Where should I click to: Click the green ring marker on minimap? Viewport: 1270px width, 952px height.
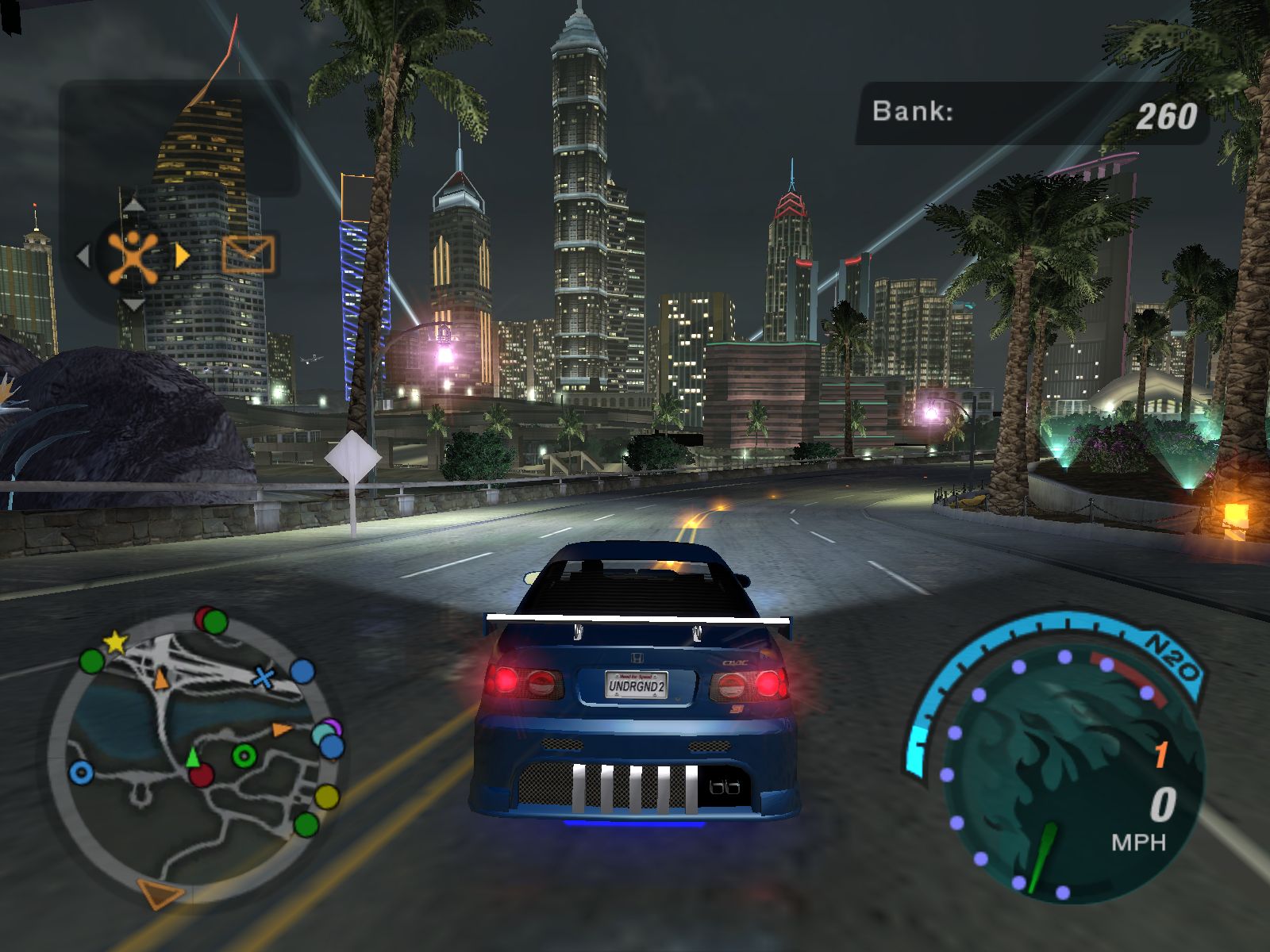coord(244,755)
